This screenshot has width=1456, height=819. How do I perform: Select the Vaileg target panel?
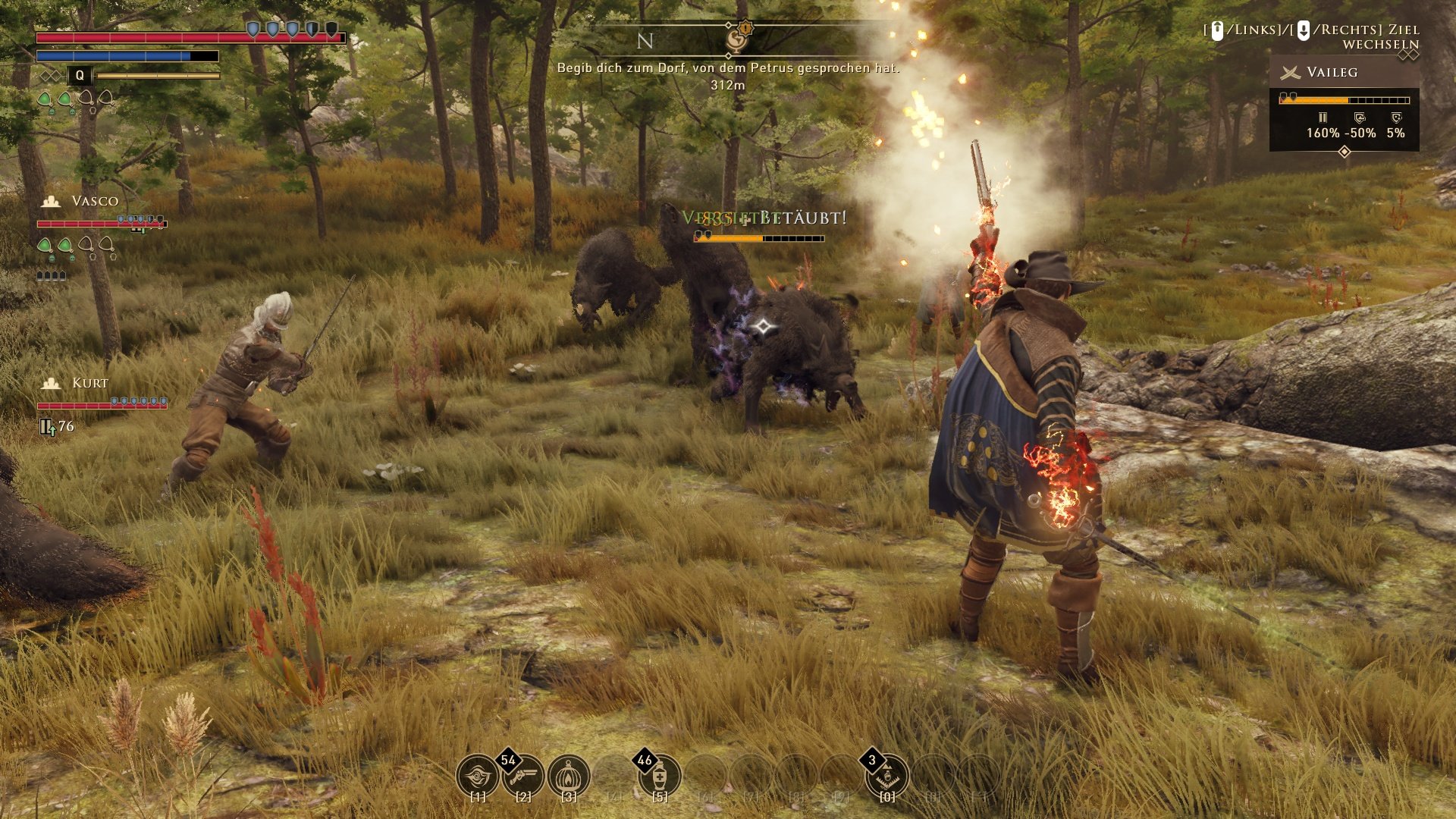coord(1344,103)
